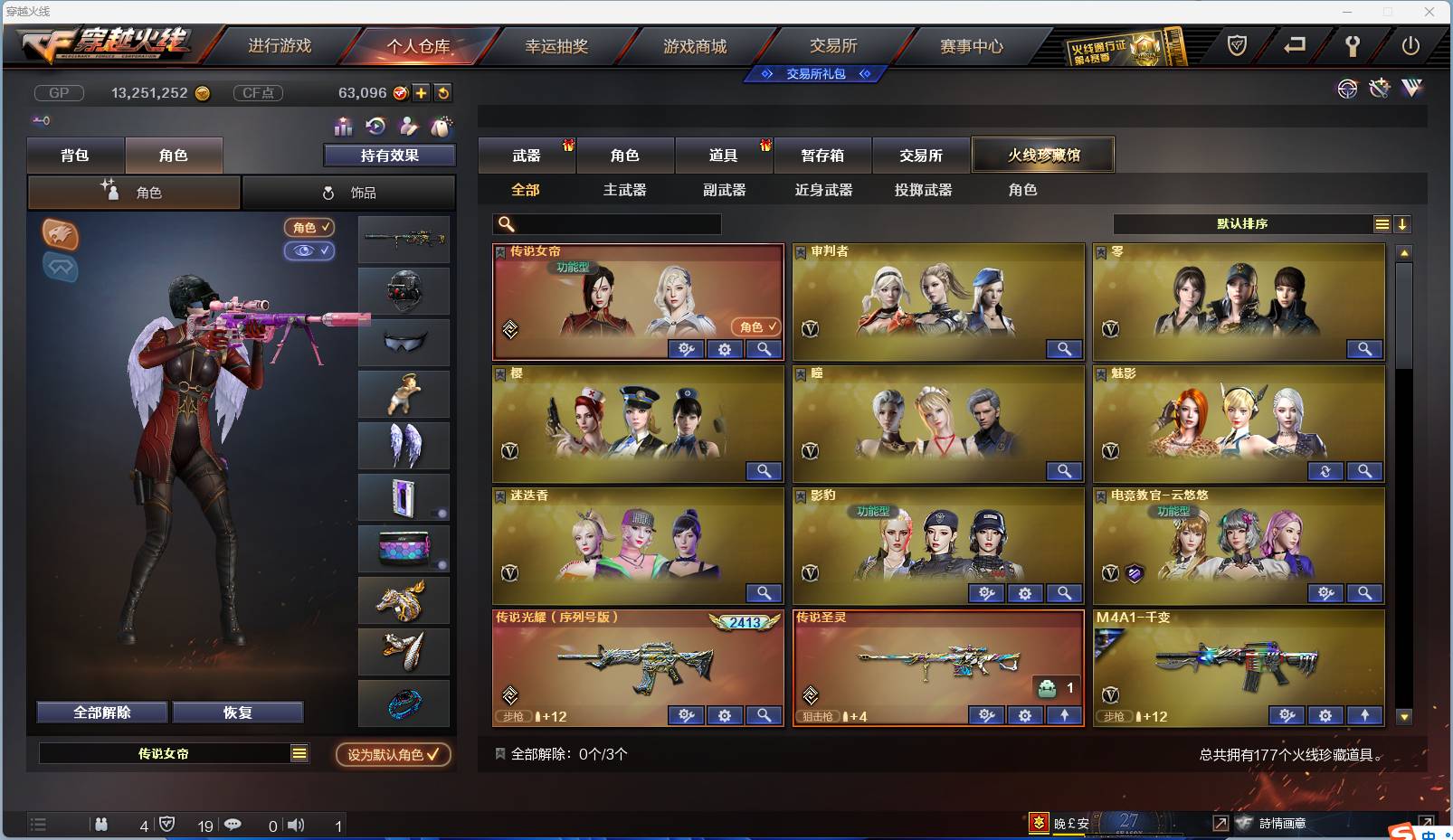
Task: Open the 交易所 top menu
Action: pos(832,45)
